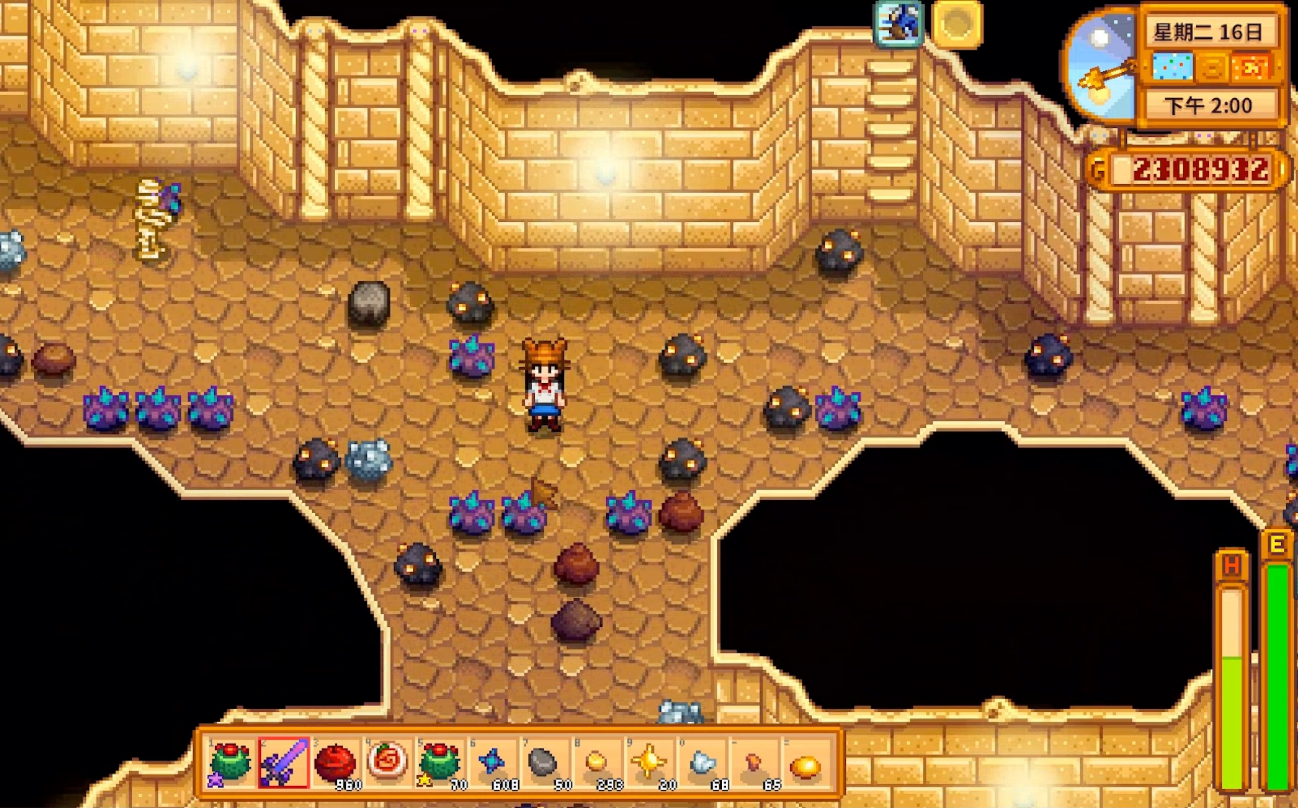Select the purple galaxy sword slot
Image resolution: width=1298 pixels, height=808 pixels.
coord(283,765)
